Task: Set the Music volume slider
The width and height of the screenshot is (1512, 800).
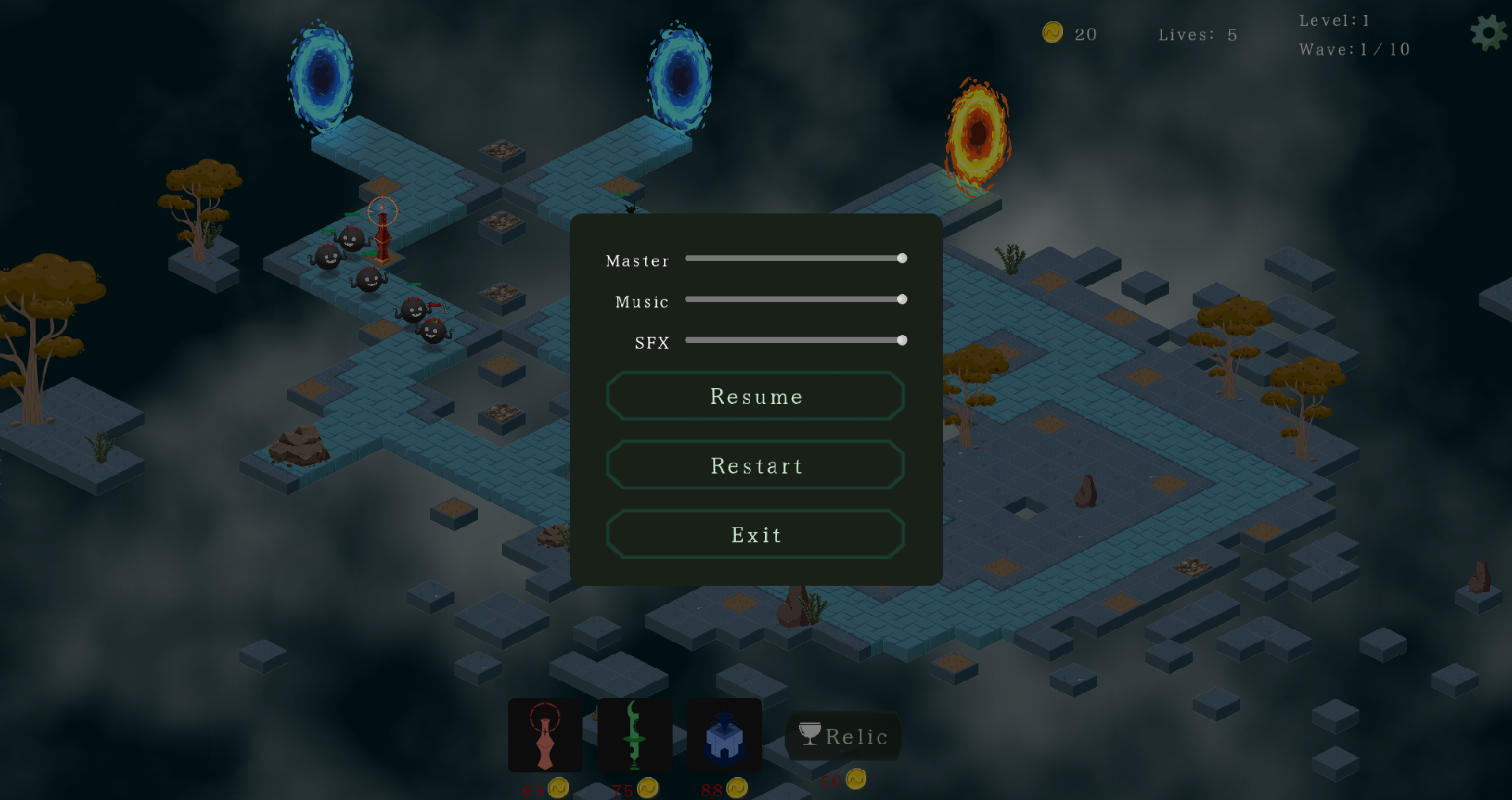Action: (x=901, y=300)
